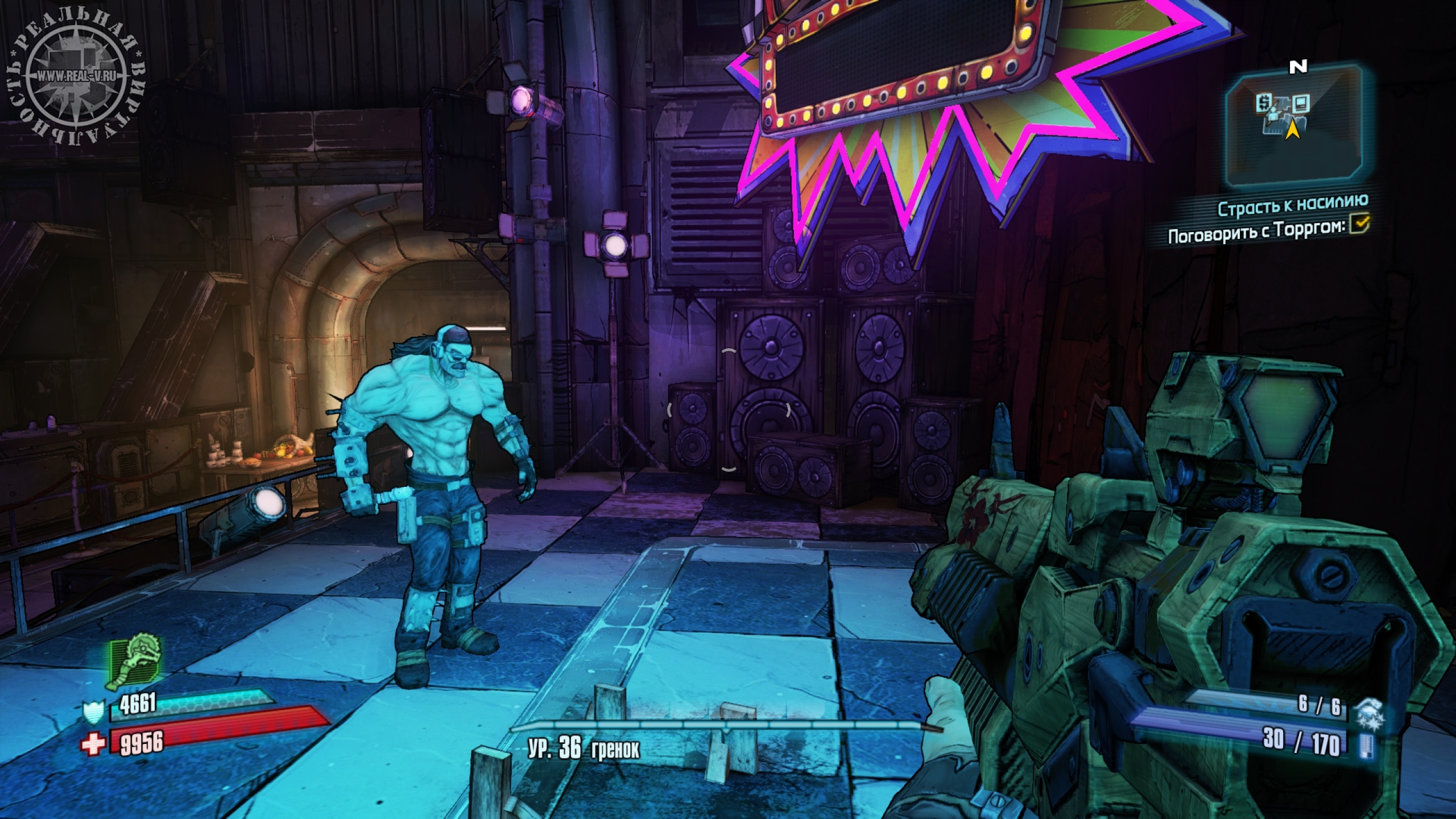Click the ammo magazine icon
This screenshot has height=819, width=1456.
click(x=1370, y=745)
